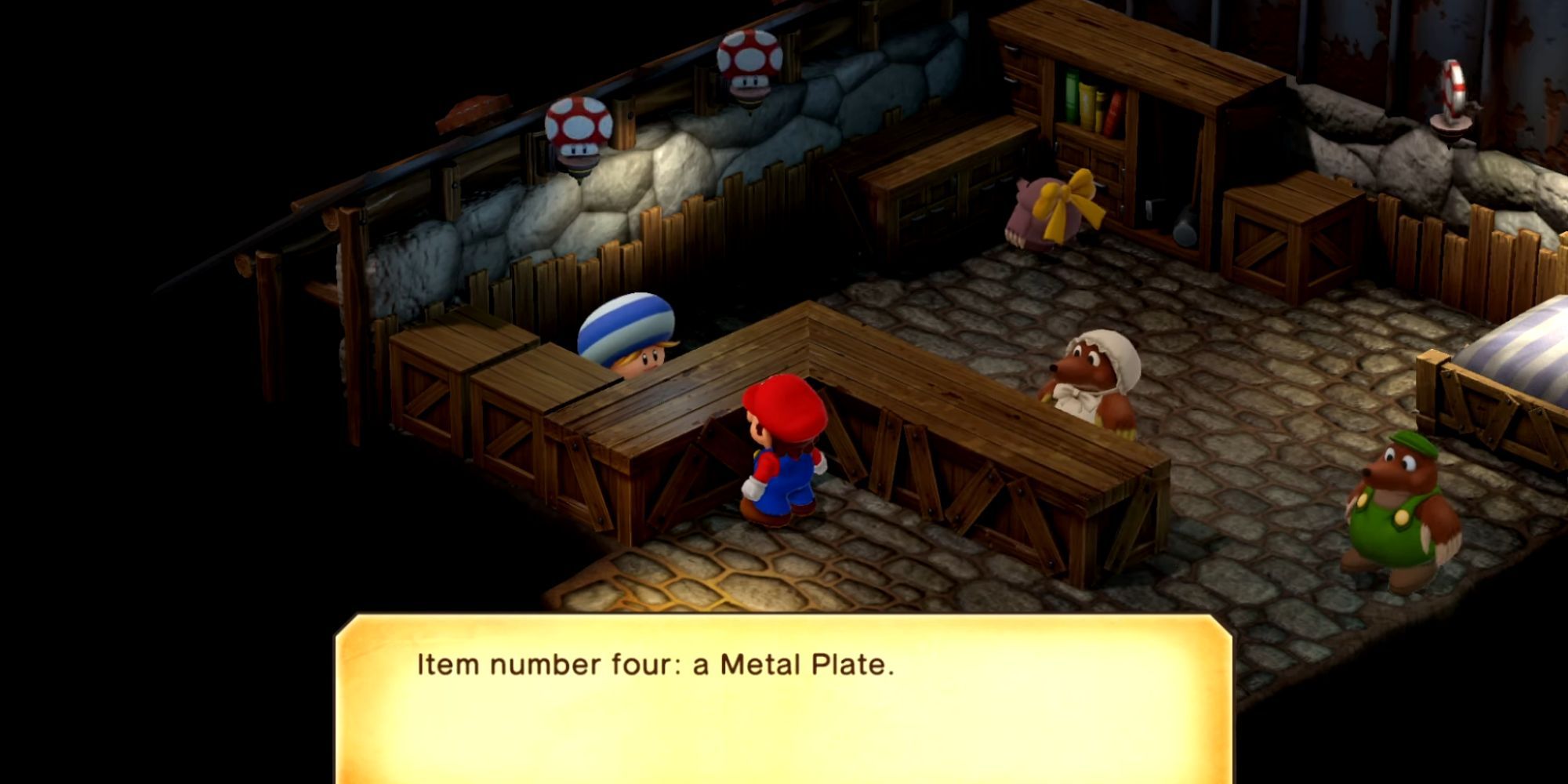The image size is (1568, 784).
Task: Select the pink gift with the yellow bow
Action: pyautogui.click(x=1043, y=212)
